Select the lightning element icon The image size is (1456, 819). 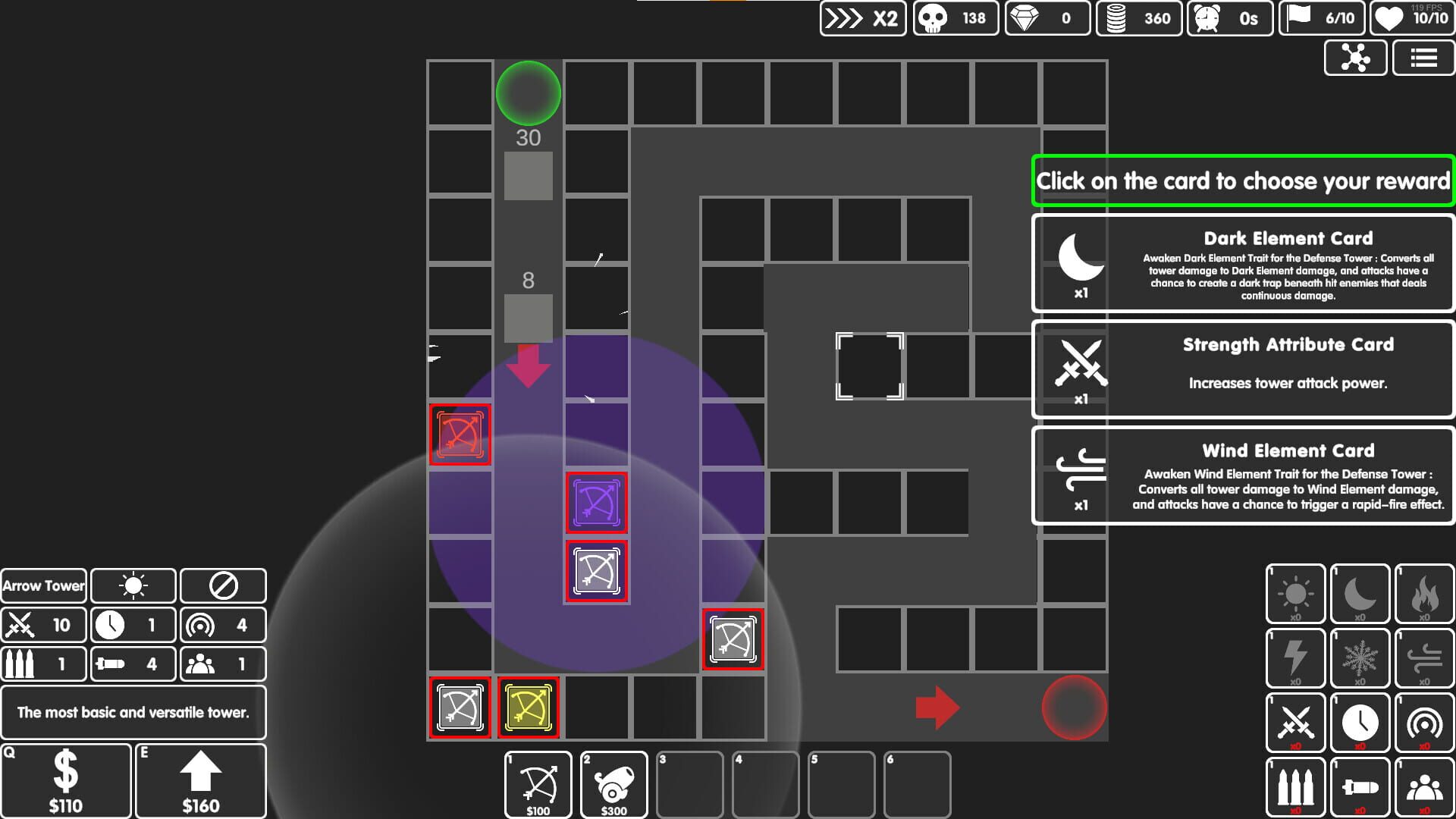point(1295,657)
